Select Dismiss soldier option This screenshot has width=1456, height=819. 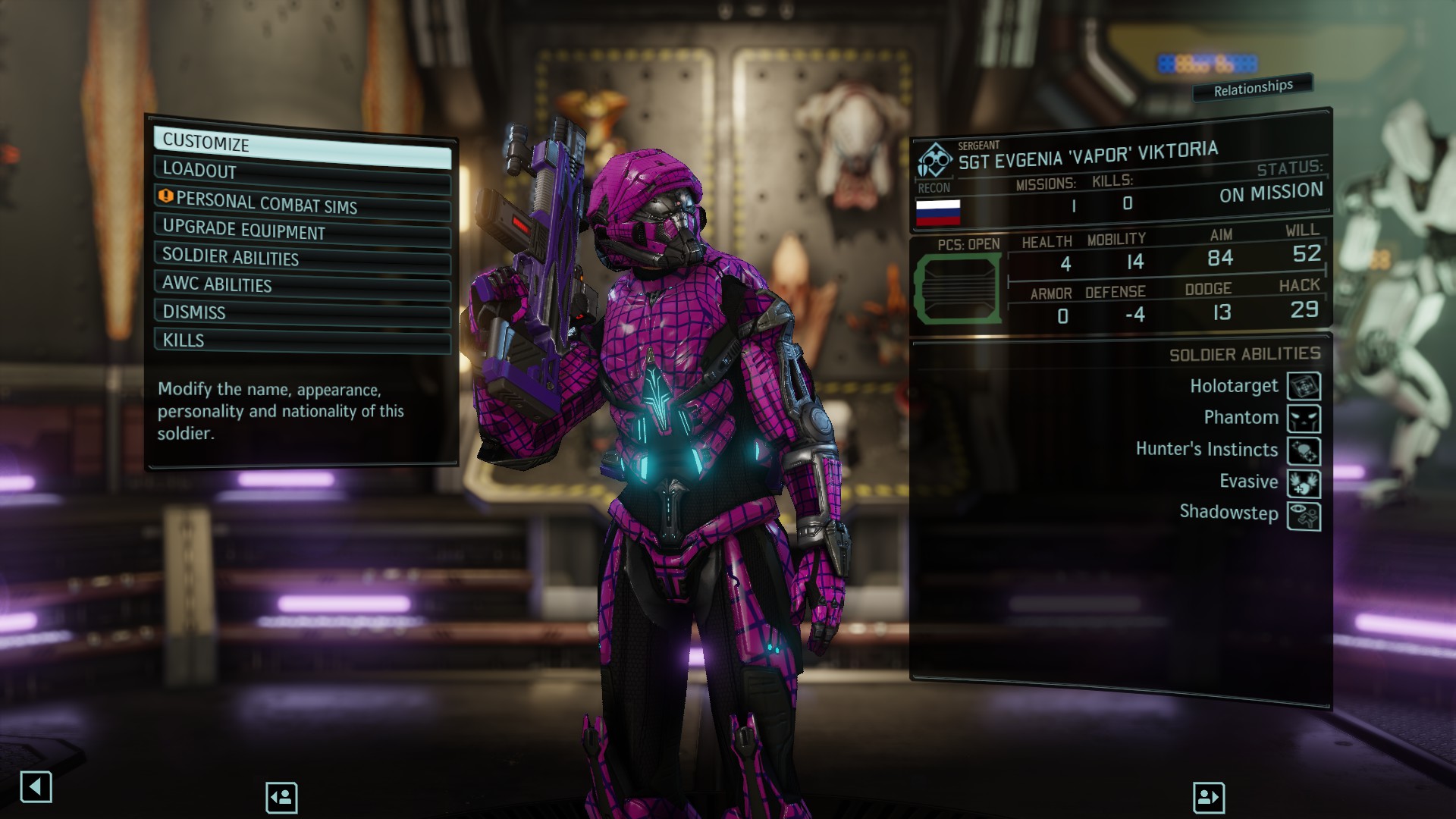[x=302, y=312]
